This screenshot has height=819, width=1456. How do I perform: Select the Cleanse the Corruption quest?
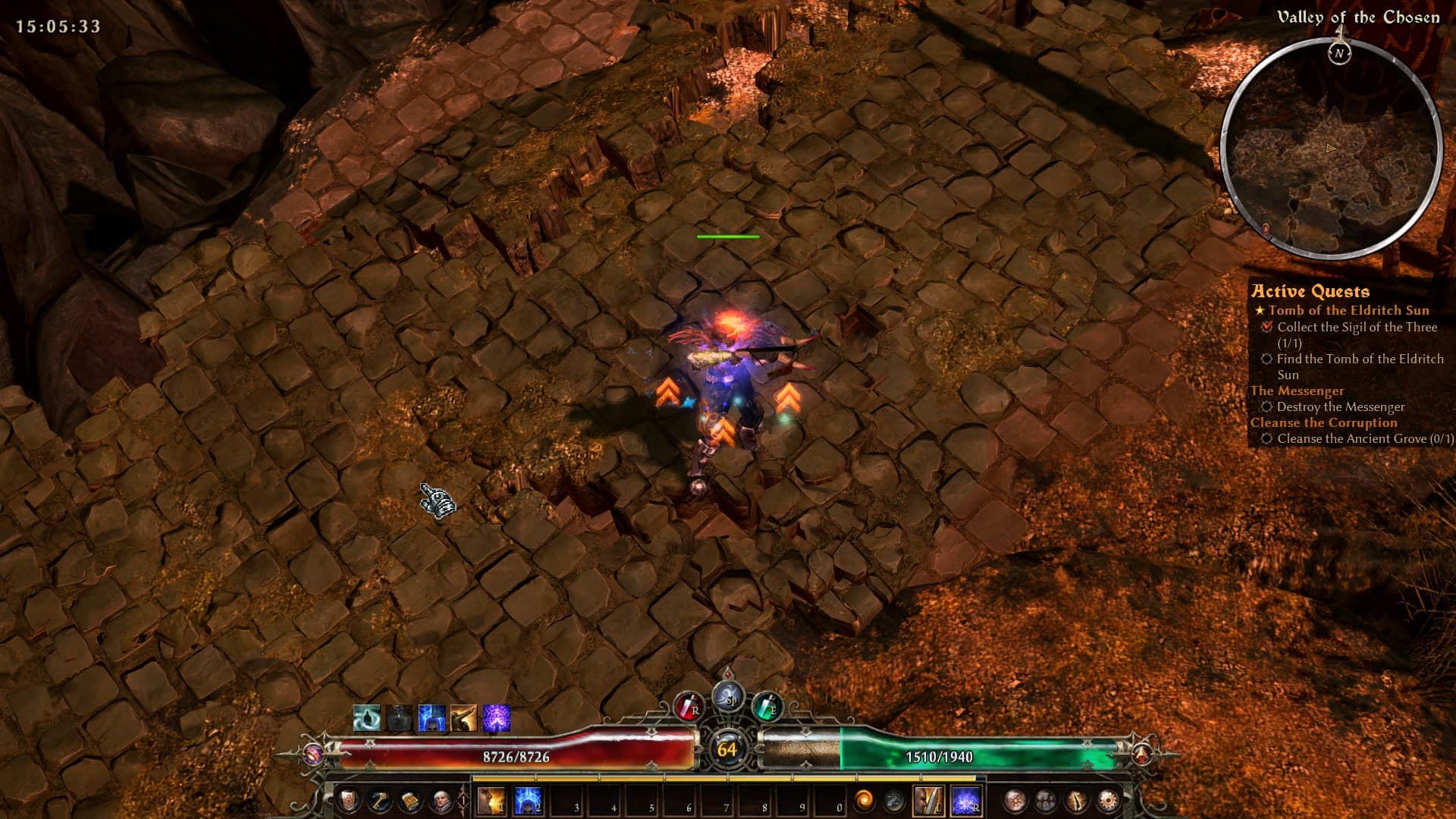1323,422
